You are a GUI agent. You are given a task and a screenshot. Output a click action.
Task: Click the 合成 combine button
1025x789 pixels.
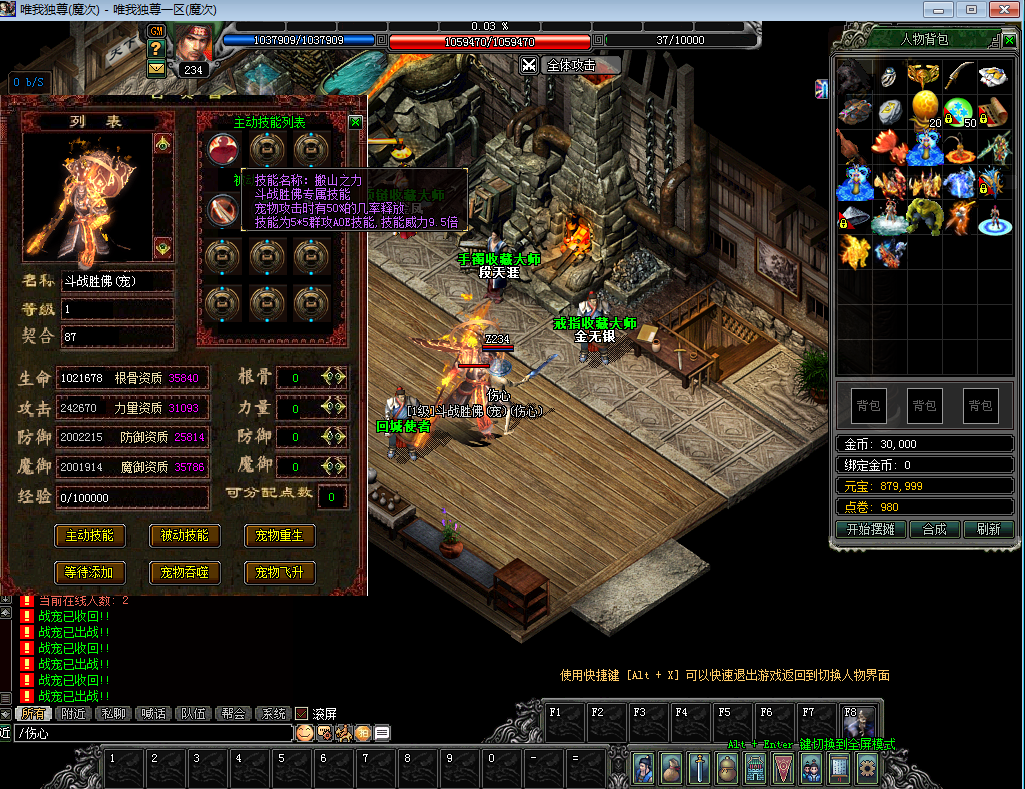click(x=934, y=529)
